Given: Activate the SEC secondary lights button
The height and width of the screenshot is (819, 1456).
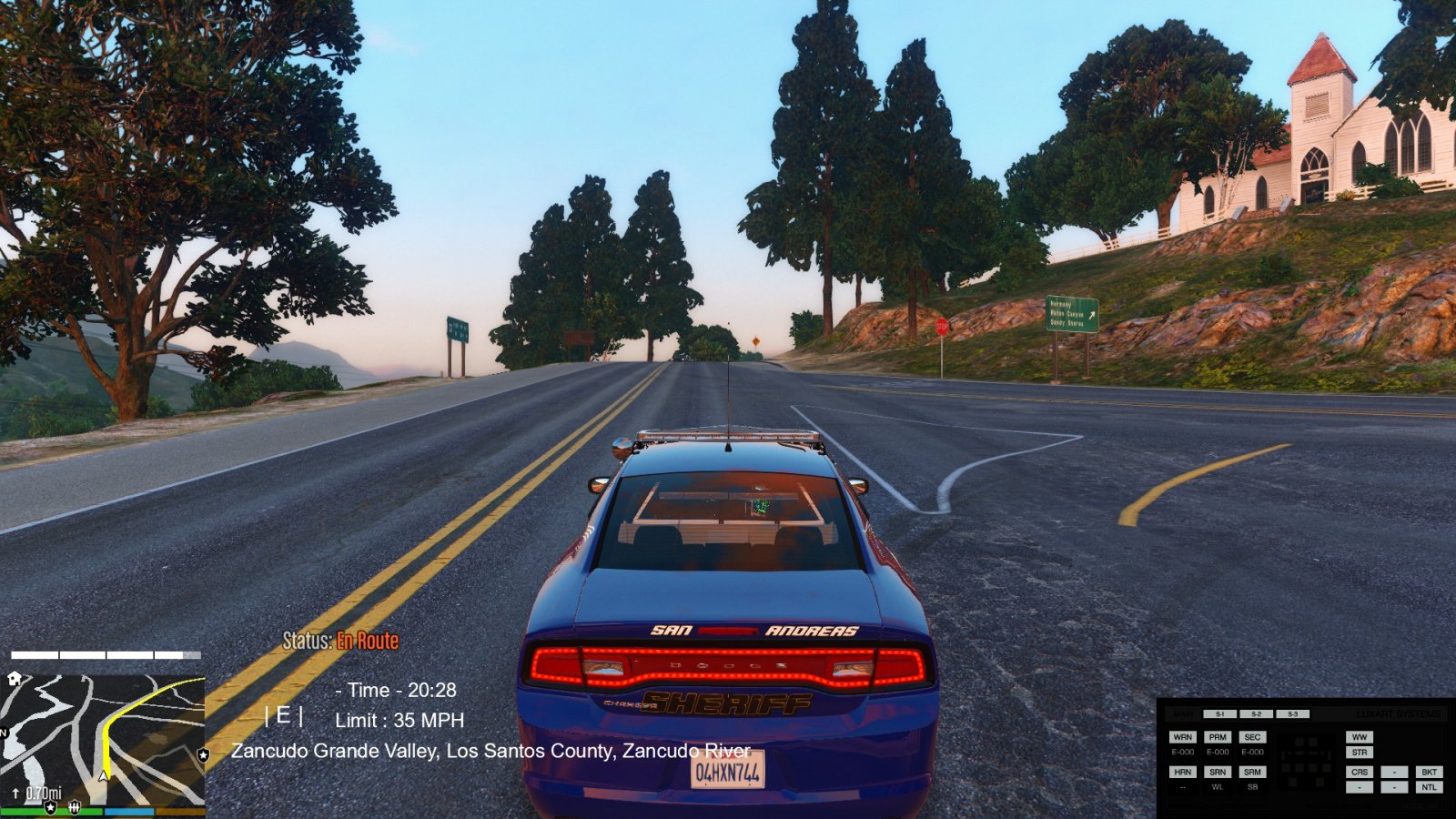Looking at the screenshot, I should (x=1252, y=737).
